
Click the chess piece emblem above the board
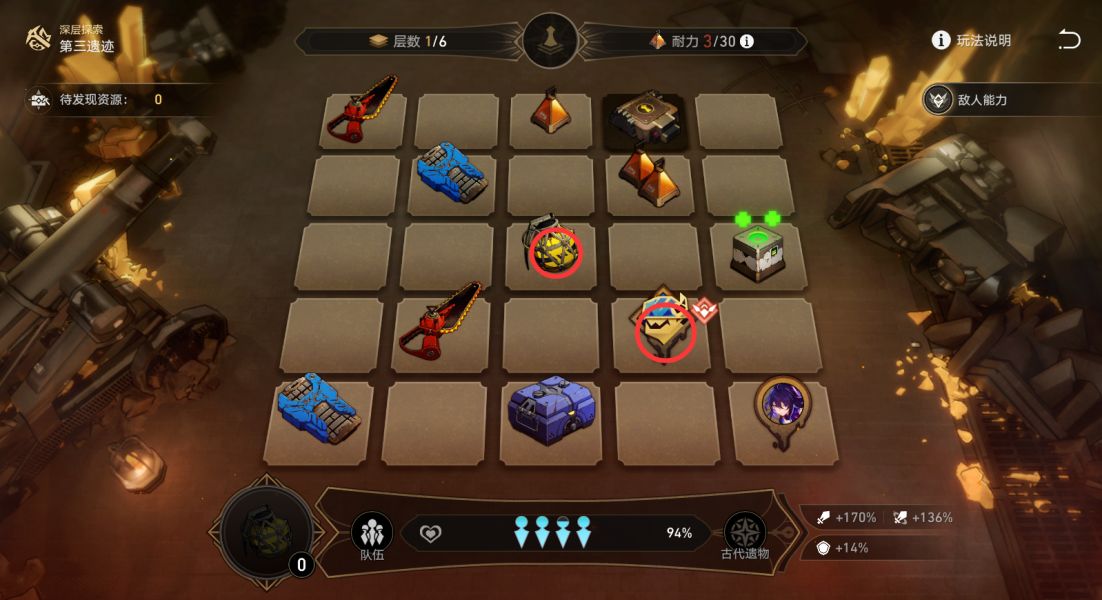[550, 42]
